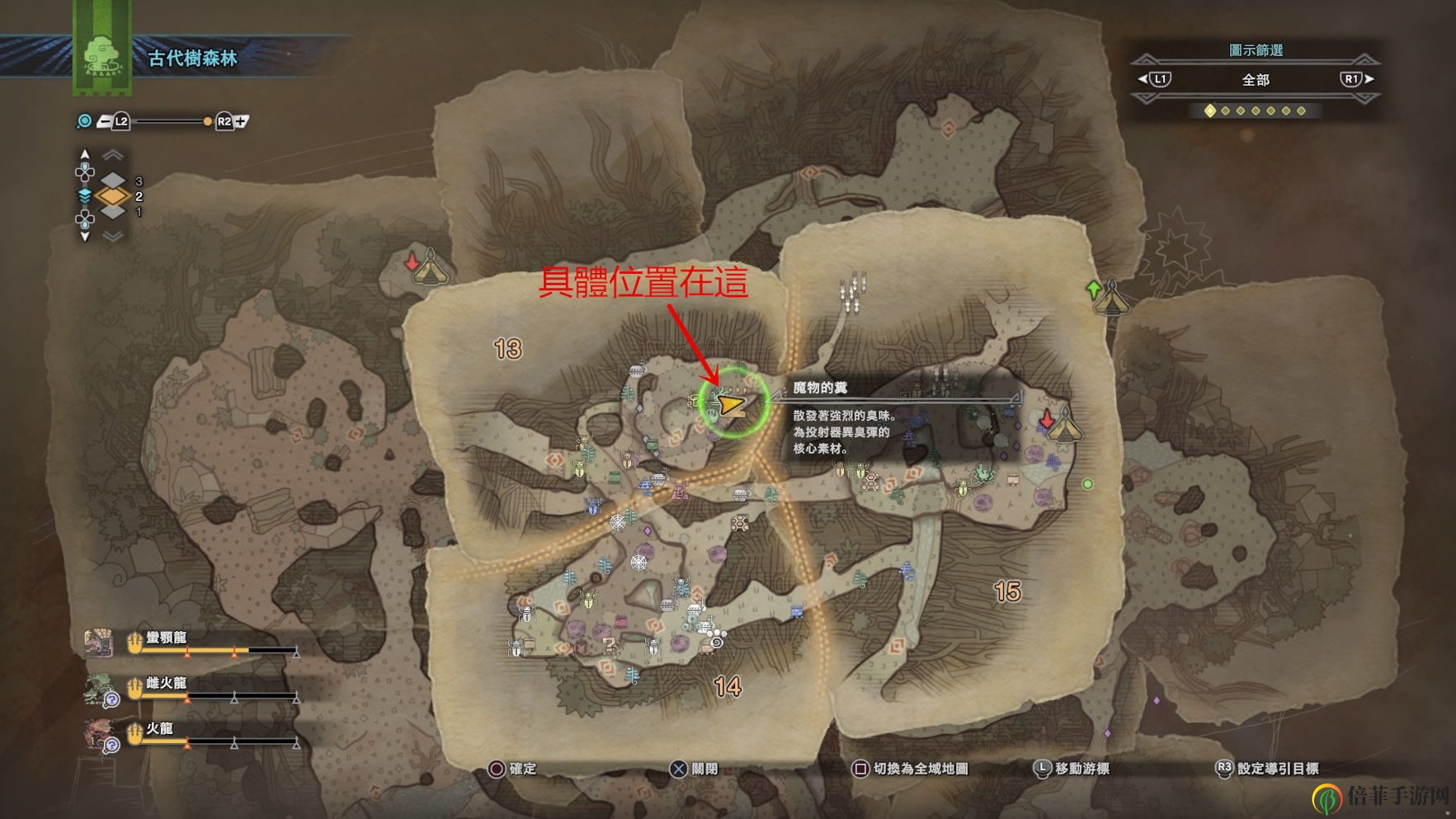1456x819 pixels.
Task: Click the map zoom slider handle
Action: click(207, 122)
